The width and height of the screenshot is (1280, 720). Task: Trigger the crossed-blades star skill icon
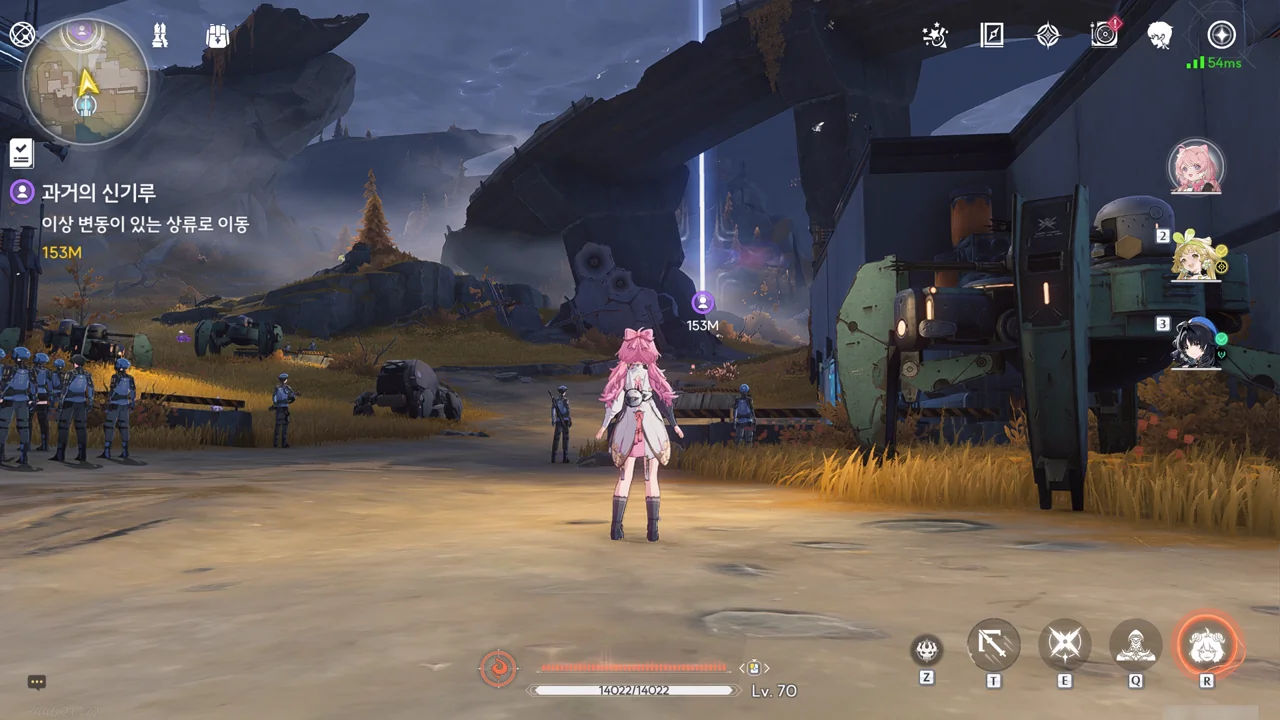[x=1064, y=645]
